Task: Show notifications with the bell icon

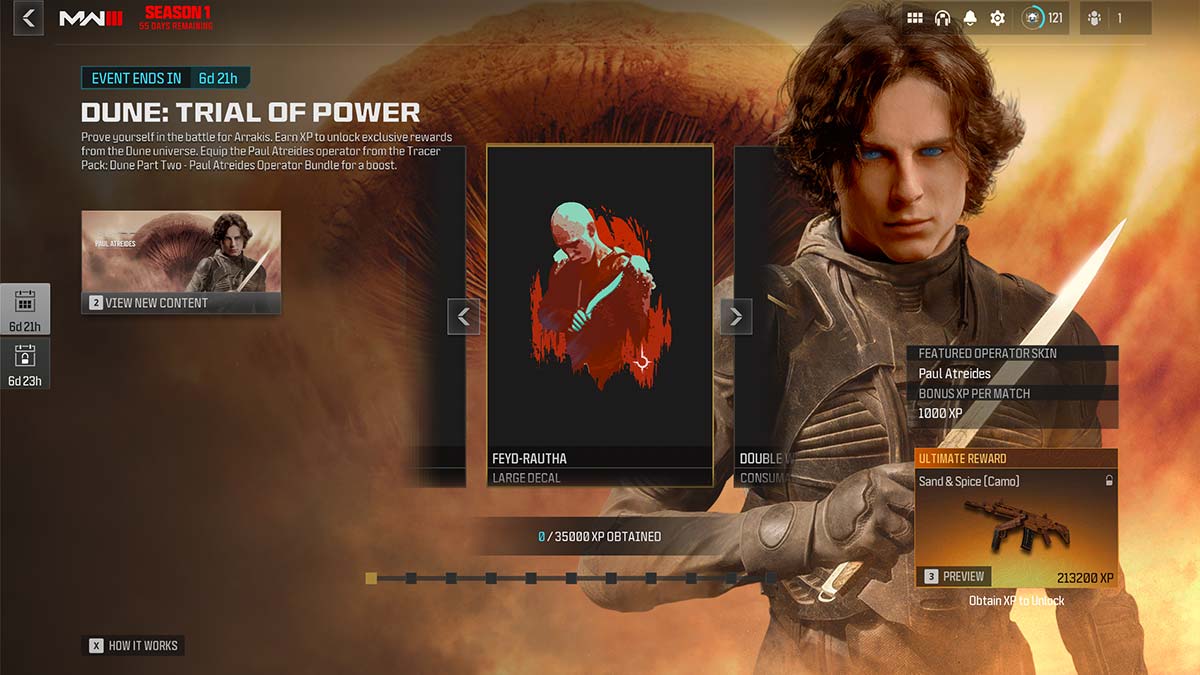Action: point(970,18)
